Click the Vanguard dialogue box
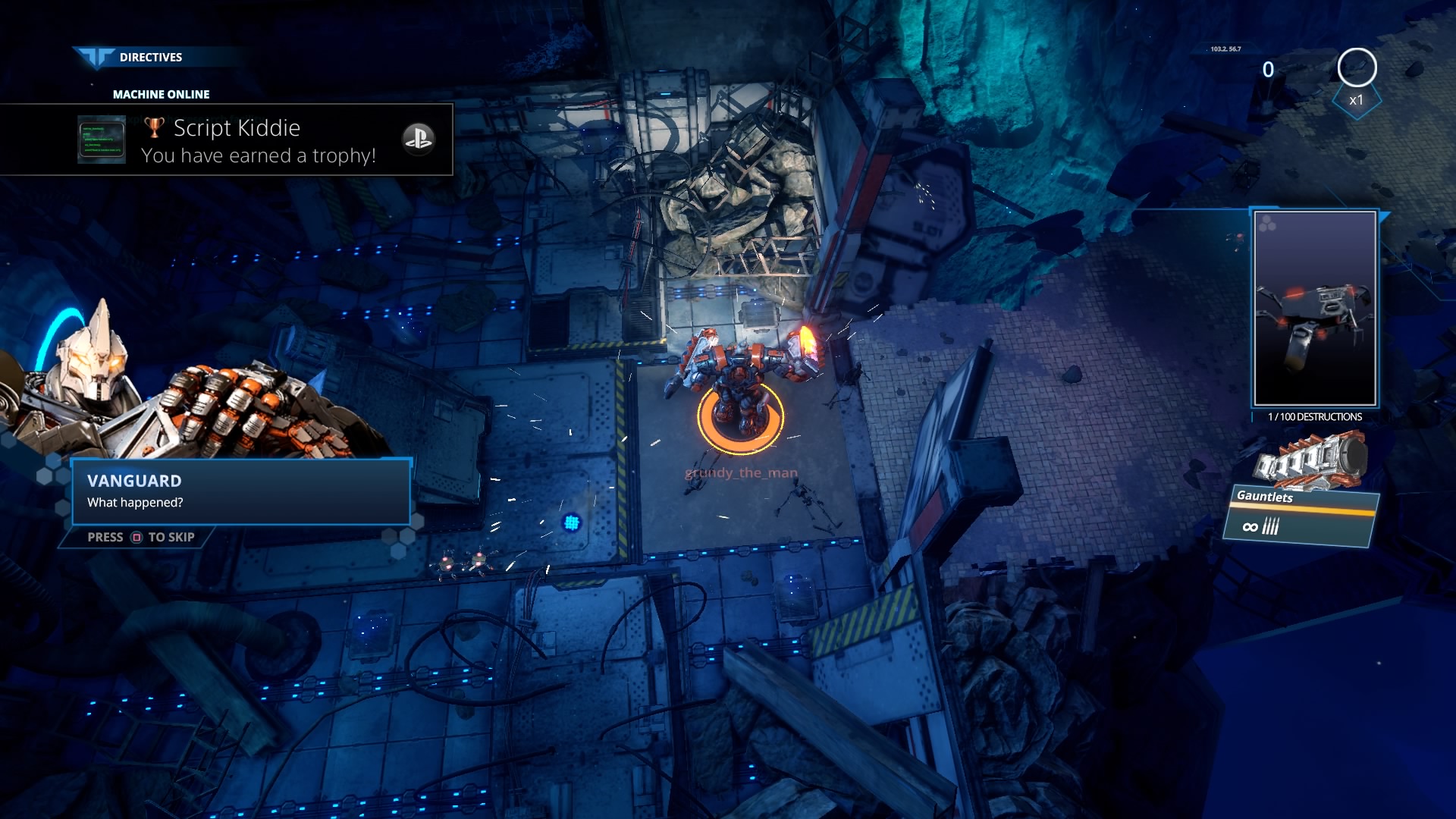1456x819 pixels. (x=241, y=492)
